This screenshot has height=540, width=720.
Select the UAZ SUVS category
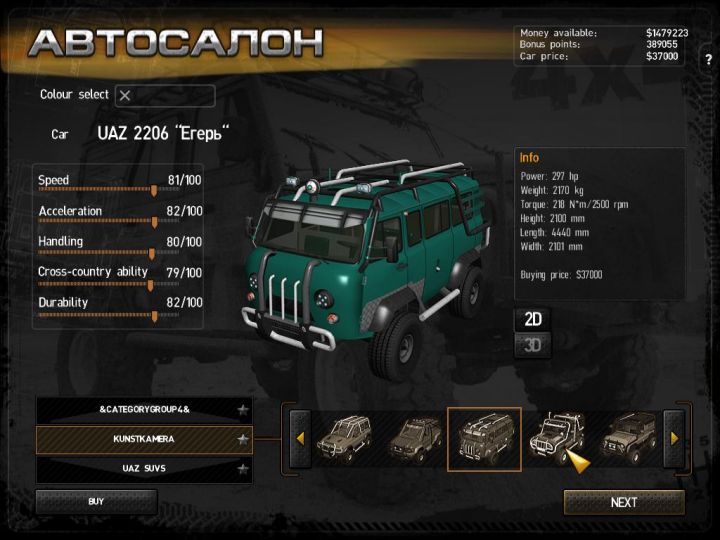click(144, 468)
